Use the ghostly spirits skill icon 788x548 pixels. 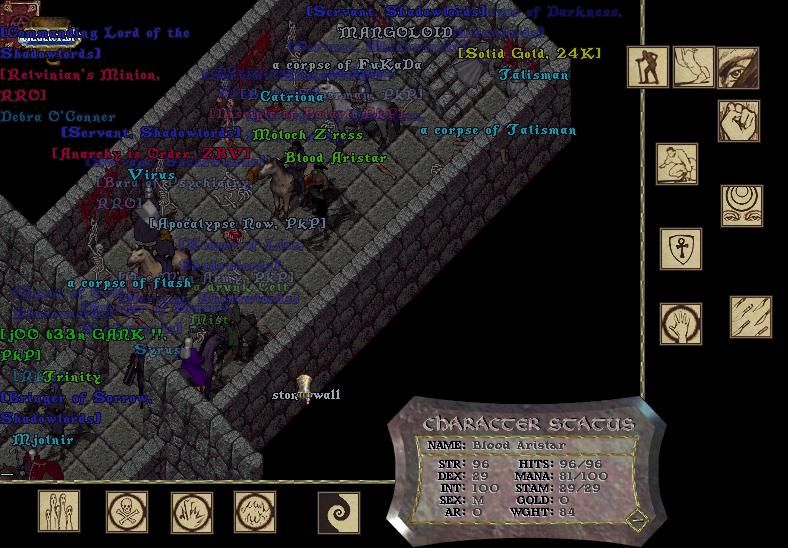[x=59, y=511]
